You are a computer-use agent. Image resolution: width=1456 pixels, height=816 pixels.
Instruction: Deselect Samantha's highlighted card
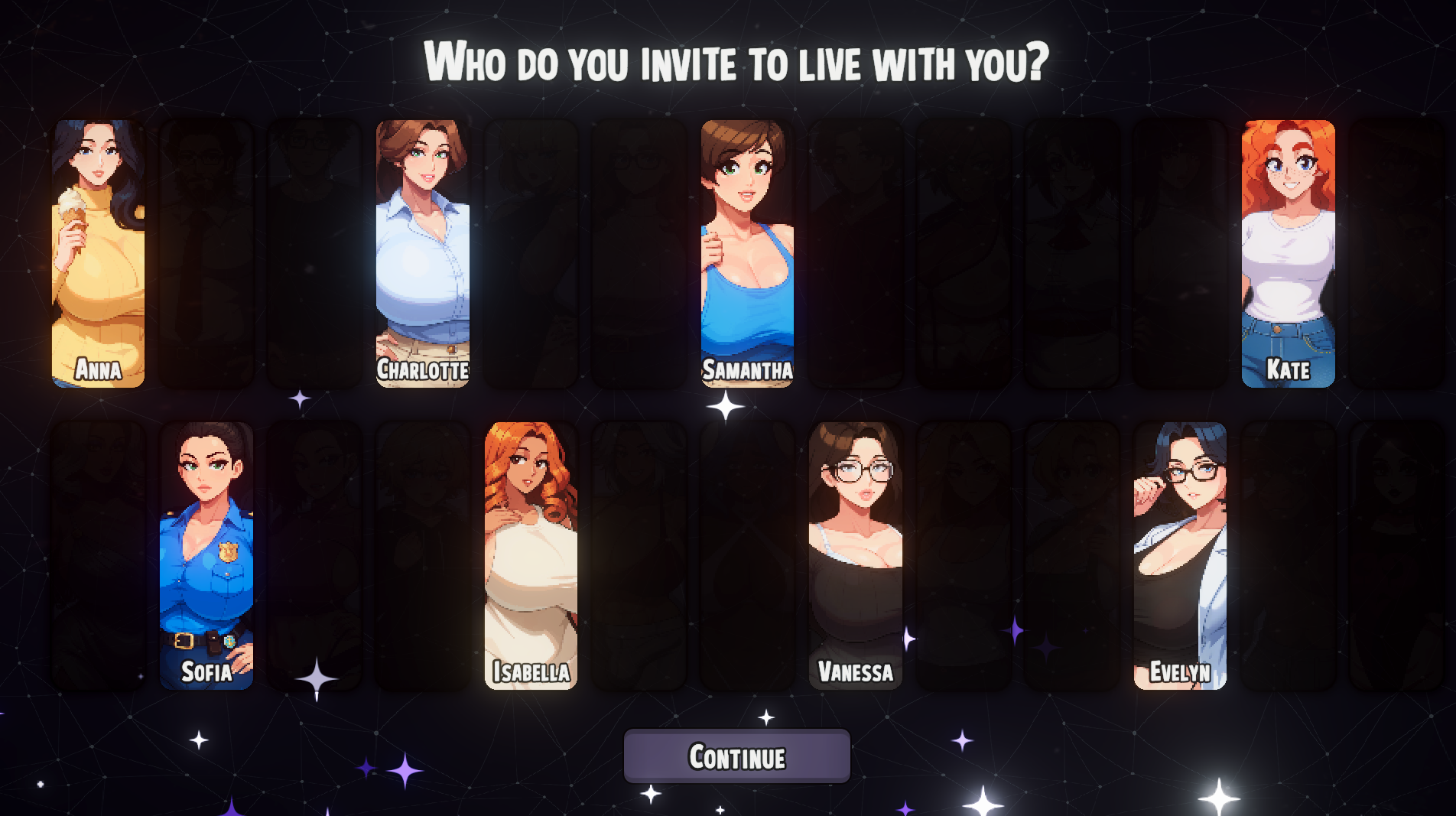click(746, 252)
